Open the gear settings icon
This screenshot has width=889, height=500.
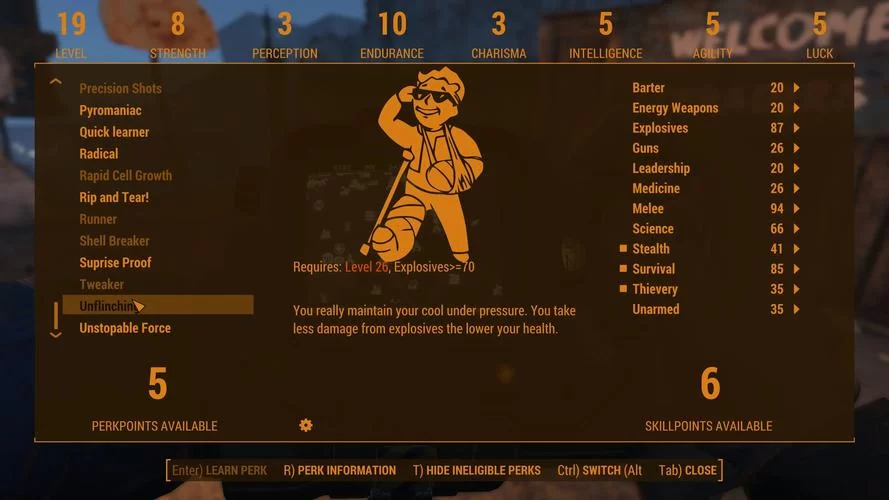click(306, 425)
